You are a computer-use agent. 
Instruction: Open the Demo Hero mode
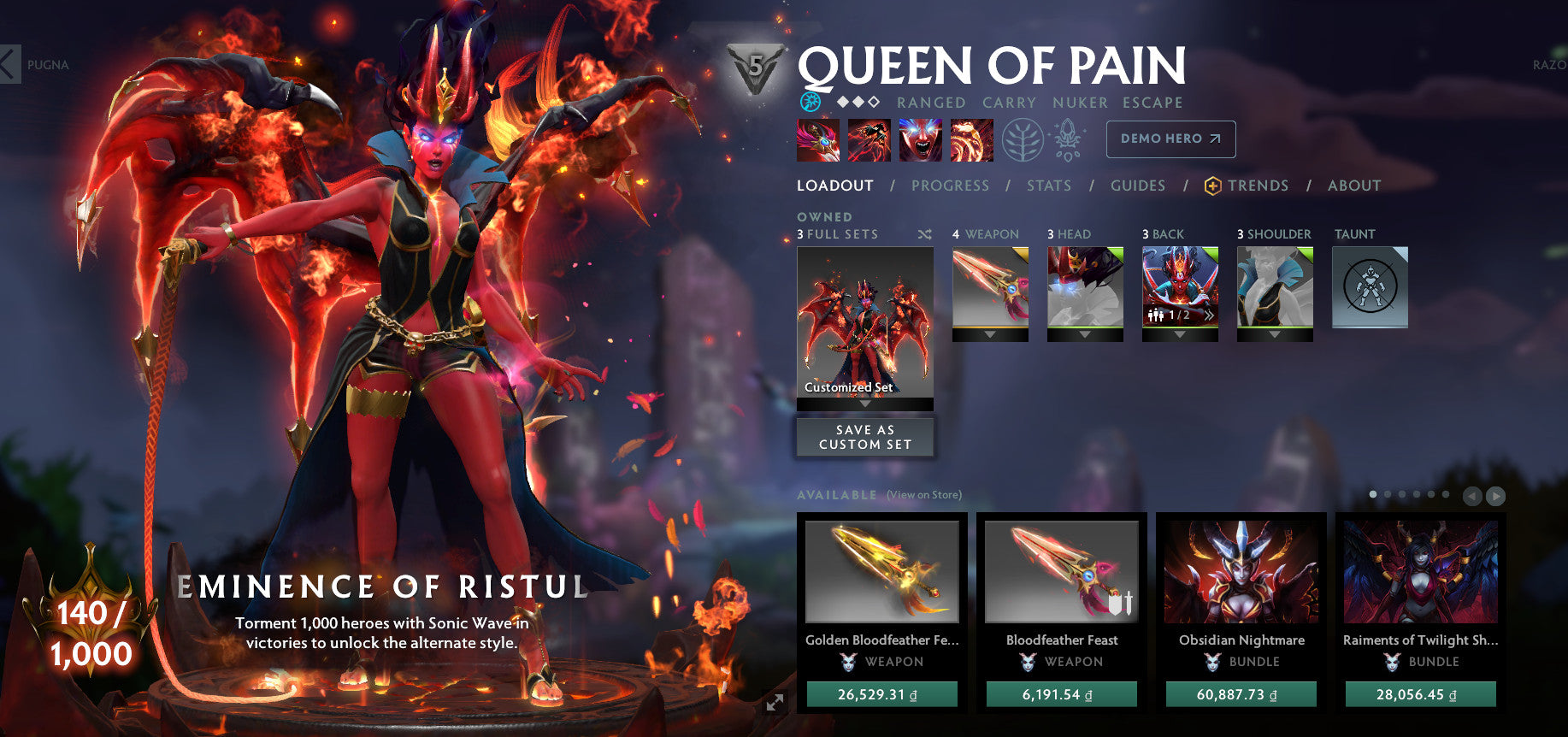click(x=1170, y=139)
